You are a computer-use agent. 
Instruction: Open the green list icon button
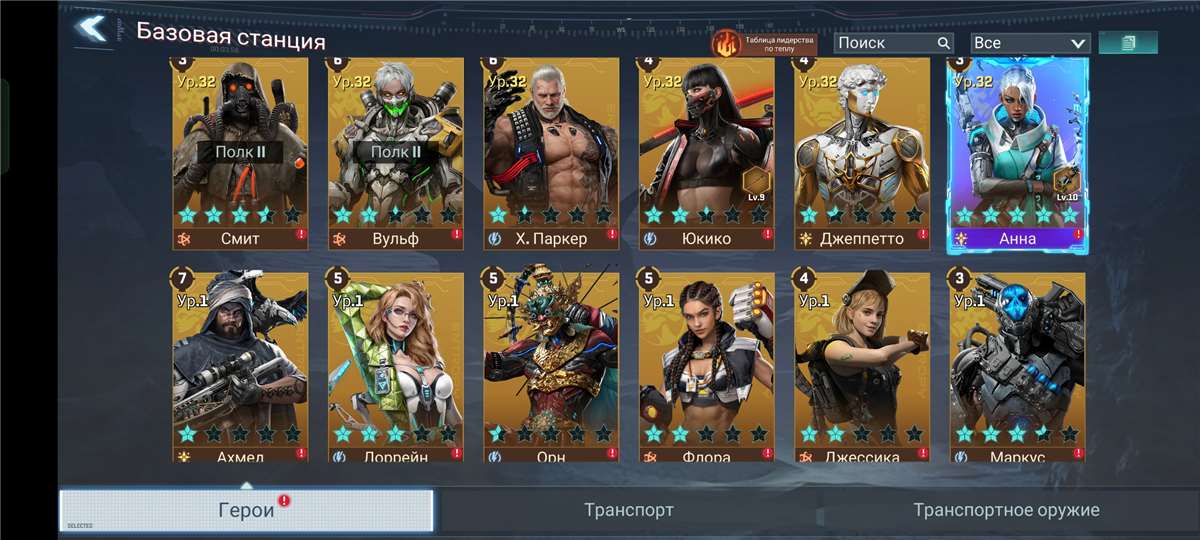[1128, 43]
